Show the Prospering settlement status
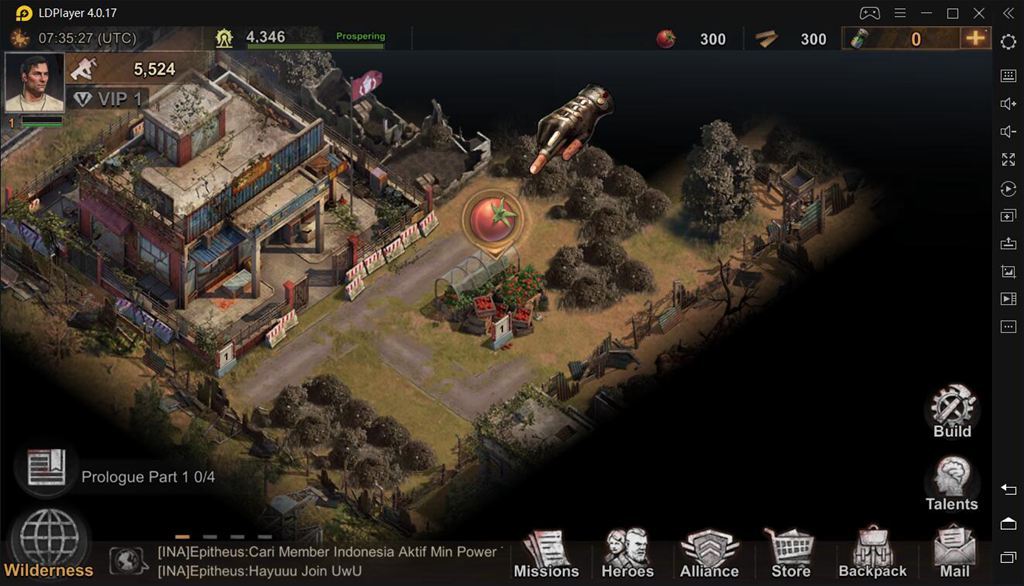 tap(360, 37)
